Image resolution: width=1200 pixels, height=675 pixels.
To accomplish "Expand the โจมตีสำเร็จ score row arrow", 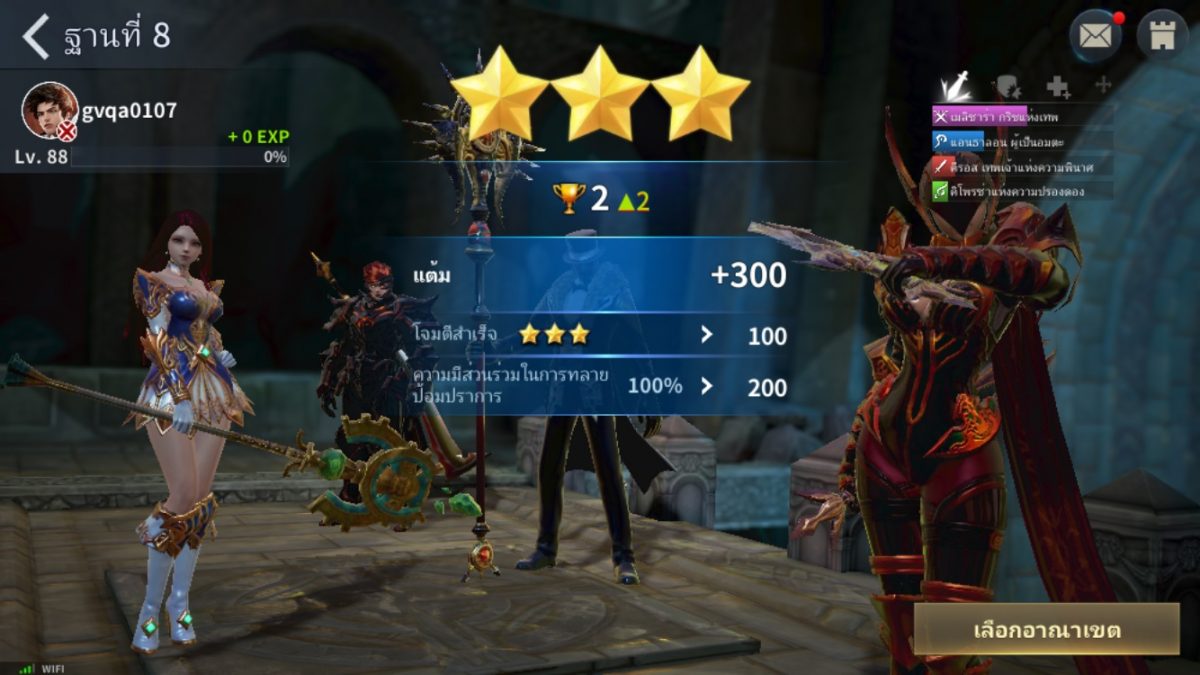I will 707,335.
